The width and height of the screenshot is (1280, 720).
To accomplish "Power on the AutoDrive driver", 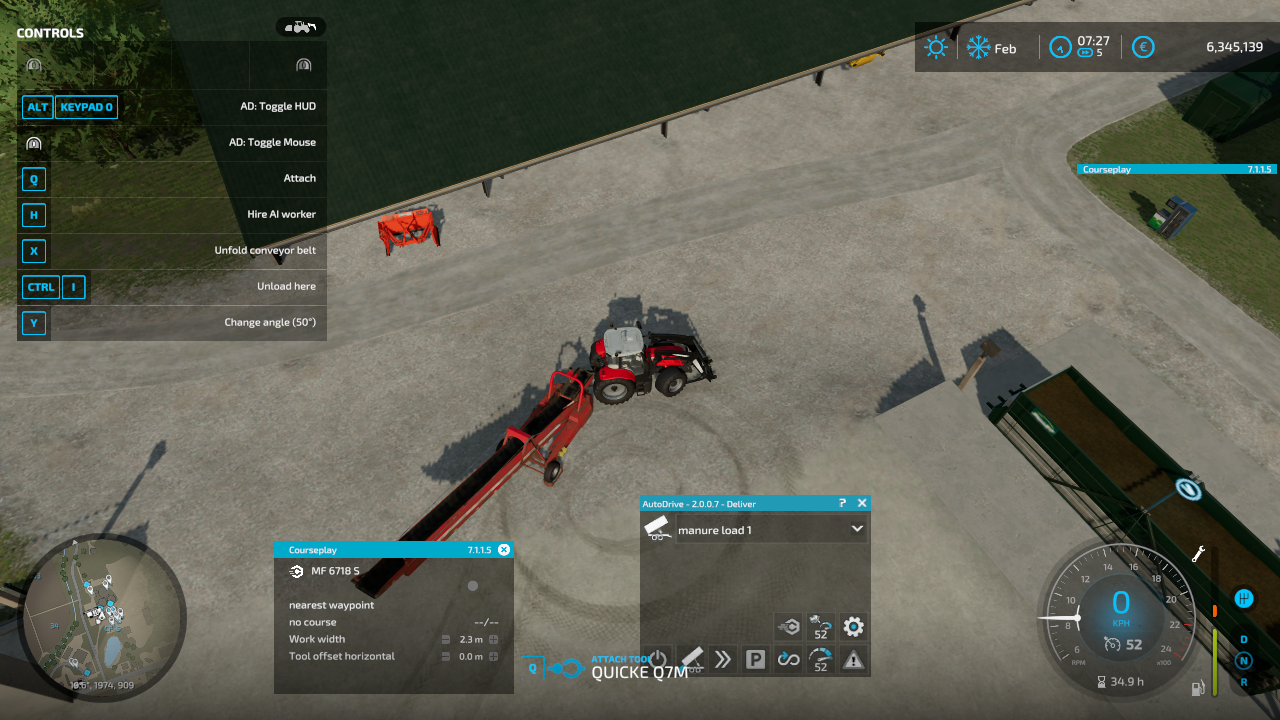I will [657, 657].
